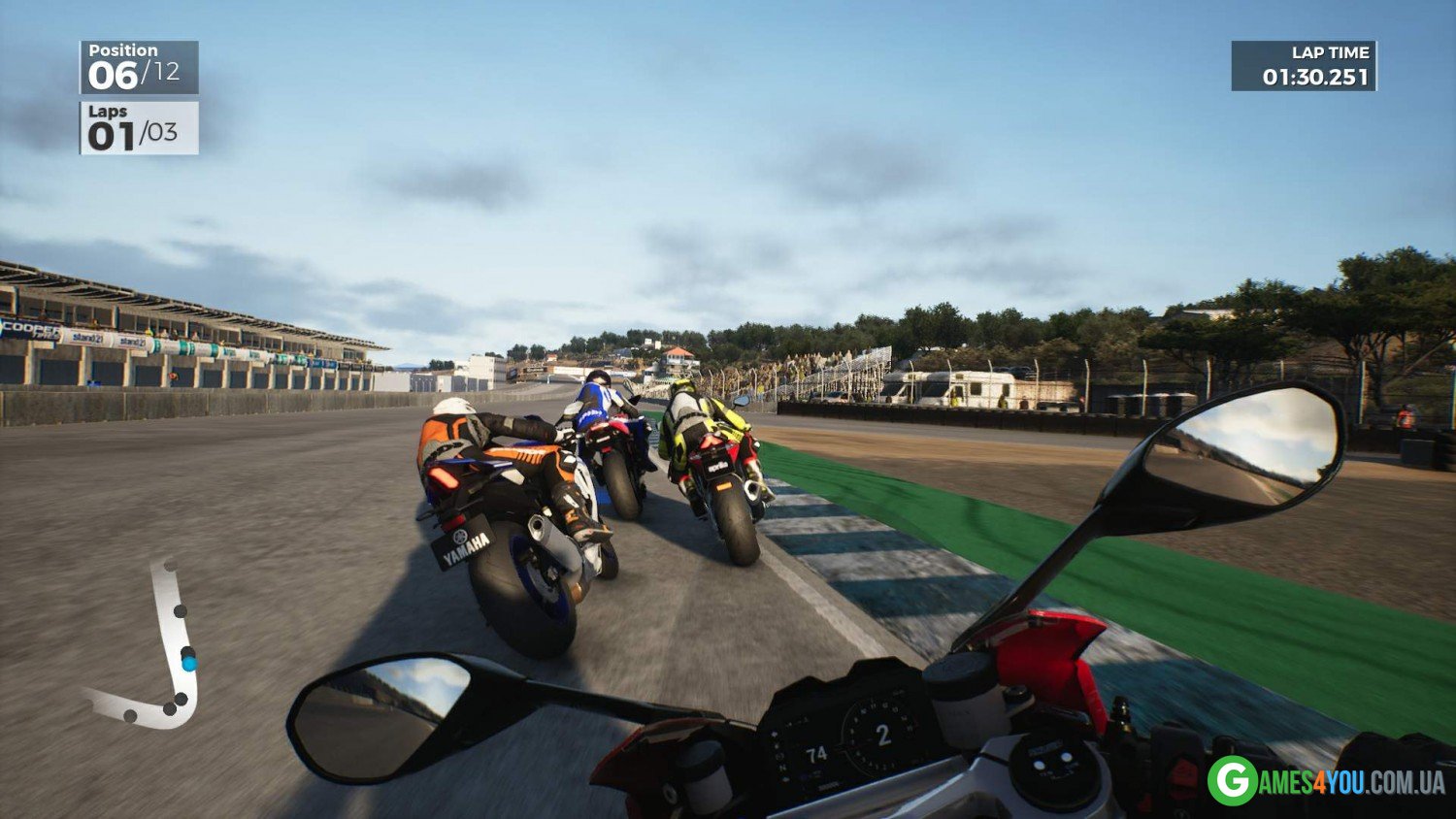This screenshot has height=819, width=1456.
Task: Select the blue player marker on the minimap
Action: [188, 664]
